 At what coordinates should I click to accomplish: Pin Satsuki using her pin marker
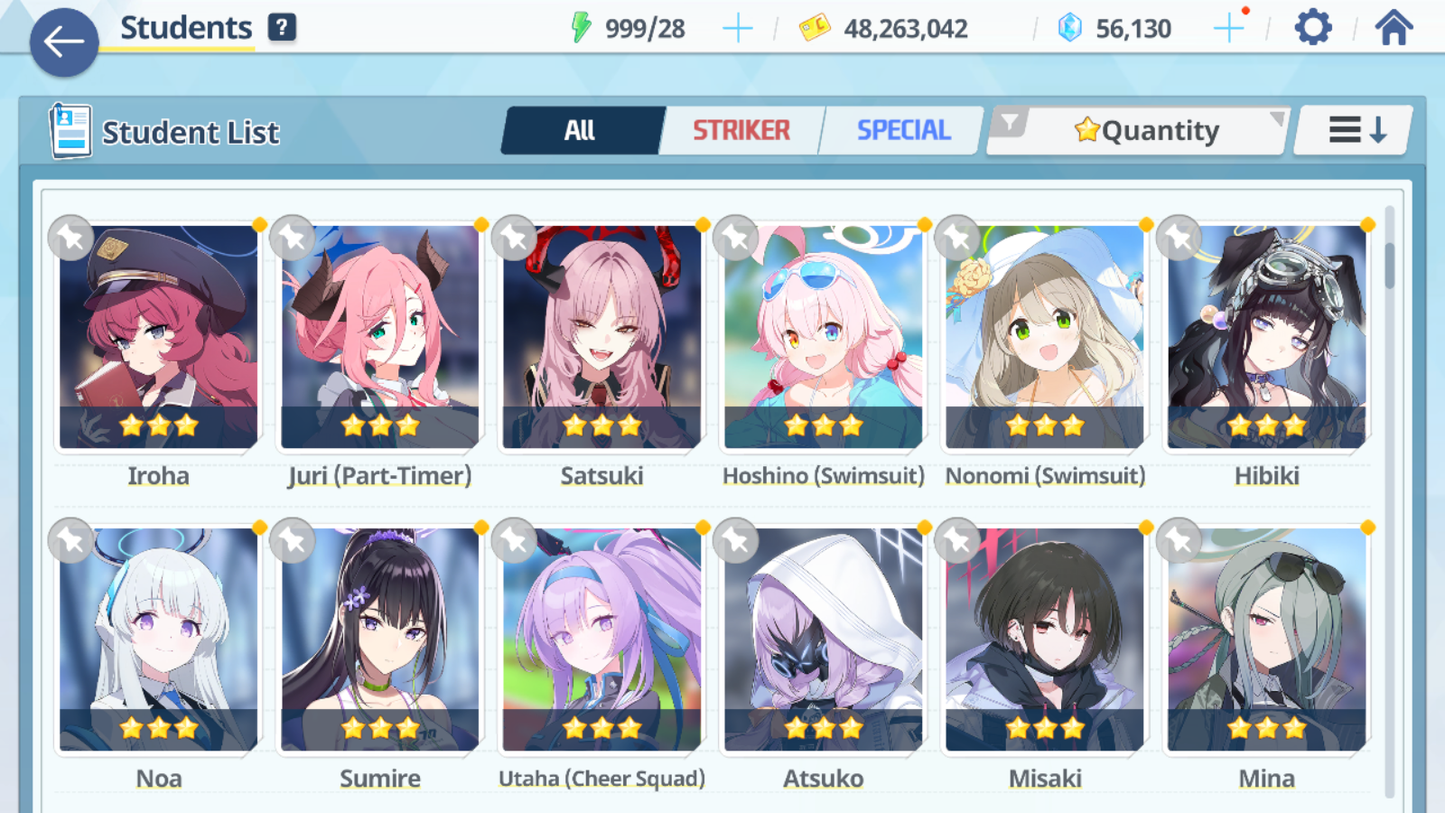pyautogui.click(x=514, y=238)
